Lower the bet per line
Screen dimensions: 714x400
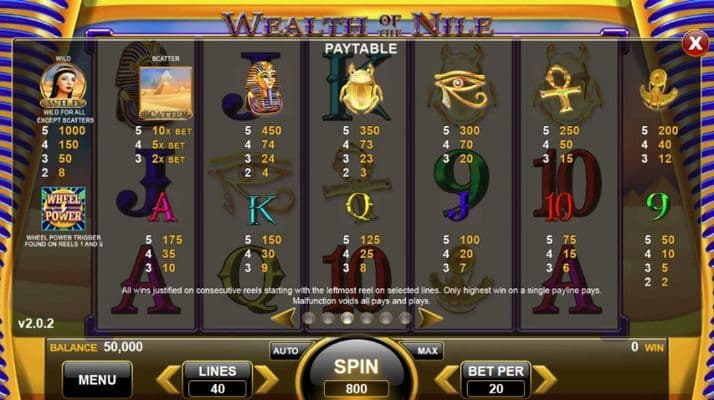(447, 379)
